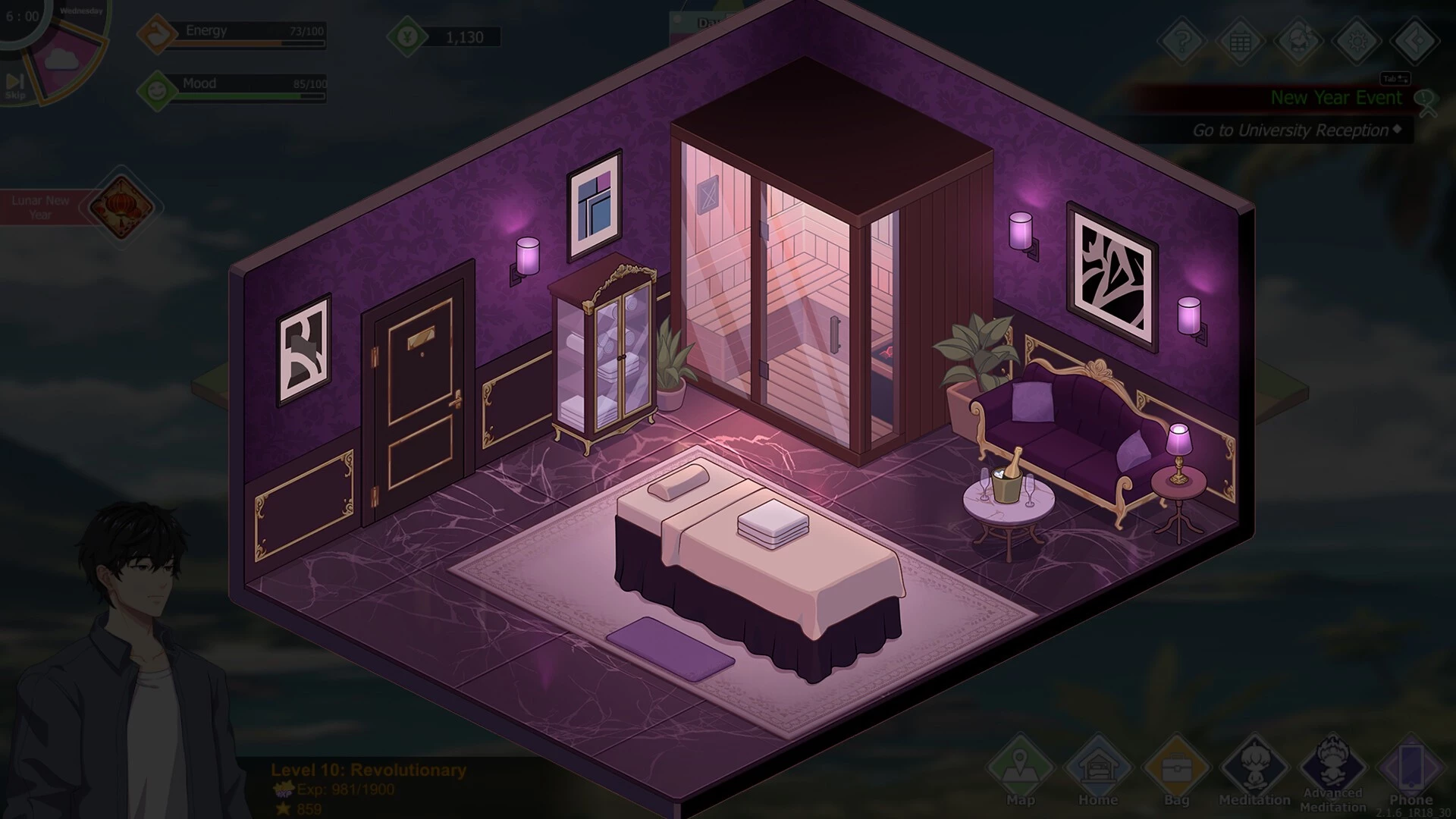Viewport: 1456px width, 819px height.
Task: Open the Lunar New Year lantern event
Action: click(x=121, y=206)
